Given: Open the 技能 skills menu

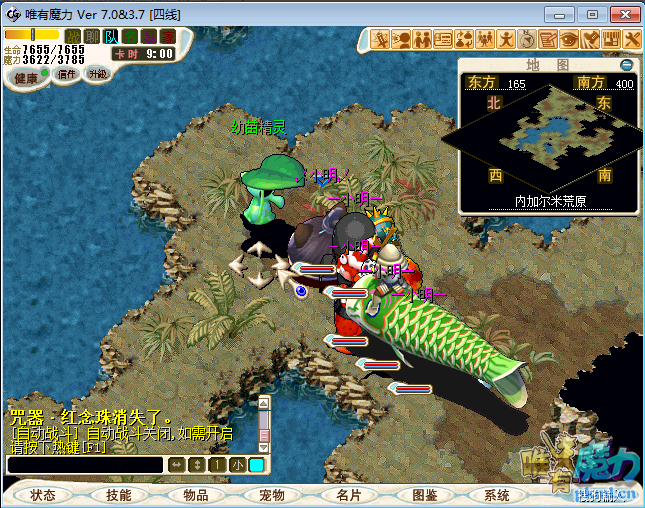Looking at the screenshot, I should 119,495.
